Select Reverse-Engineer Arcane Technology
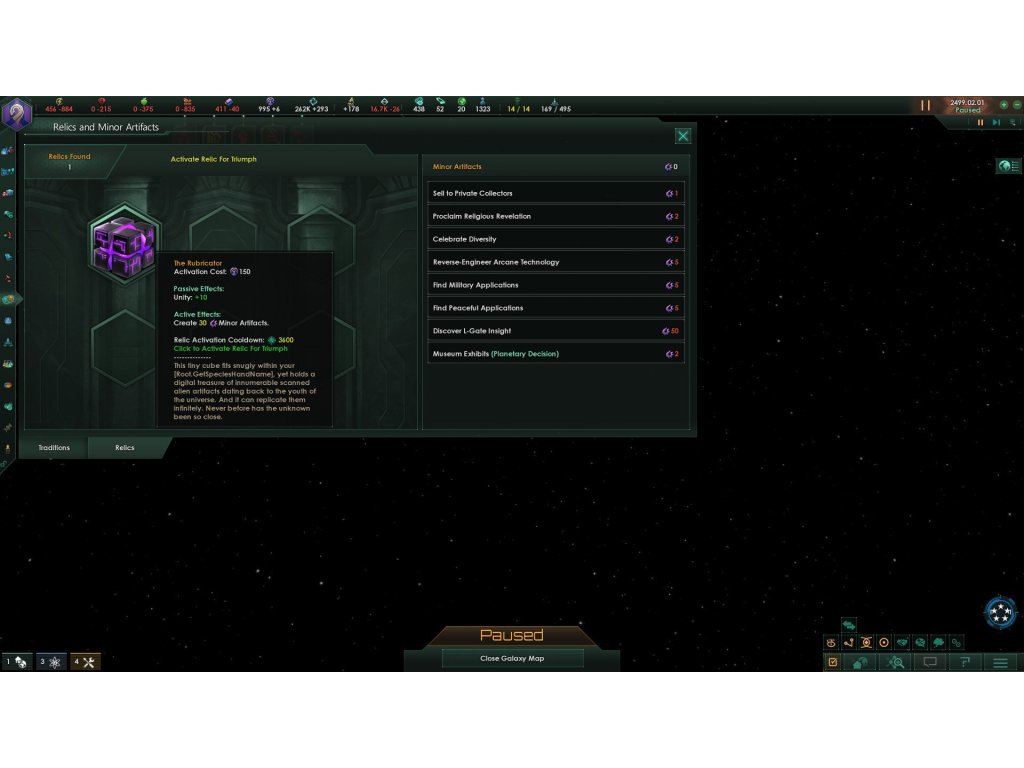The image size is (1024, 768). coord(556,262)
